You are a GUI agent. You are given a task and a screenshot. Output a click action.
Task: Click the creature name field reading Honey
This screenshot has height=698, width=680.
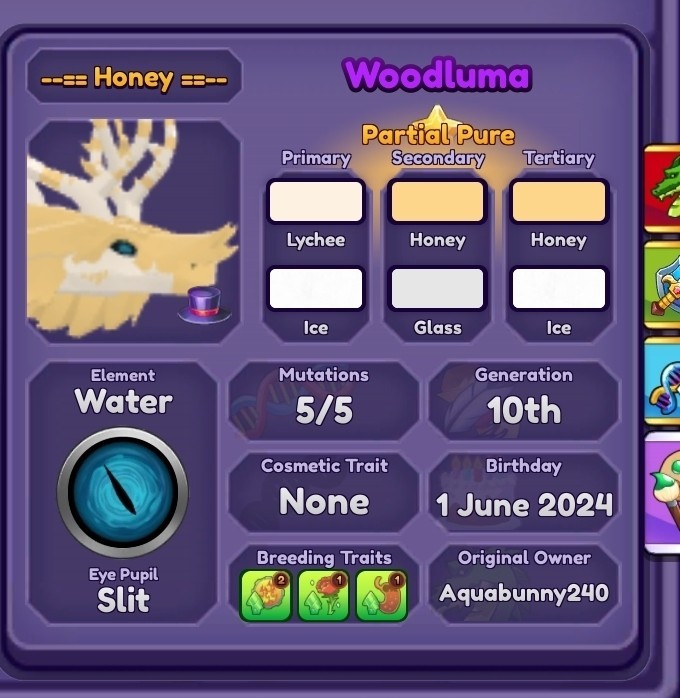[134, 78]
